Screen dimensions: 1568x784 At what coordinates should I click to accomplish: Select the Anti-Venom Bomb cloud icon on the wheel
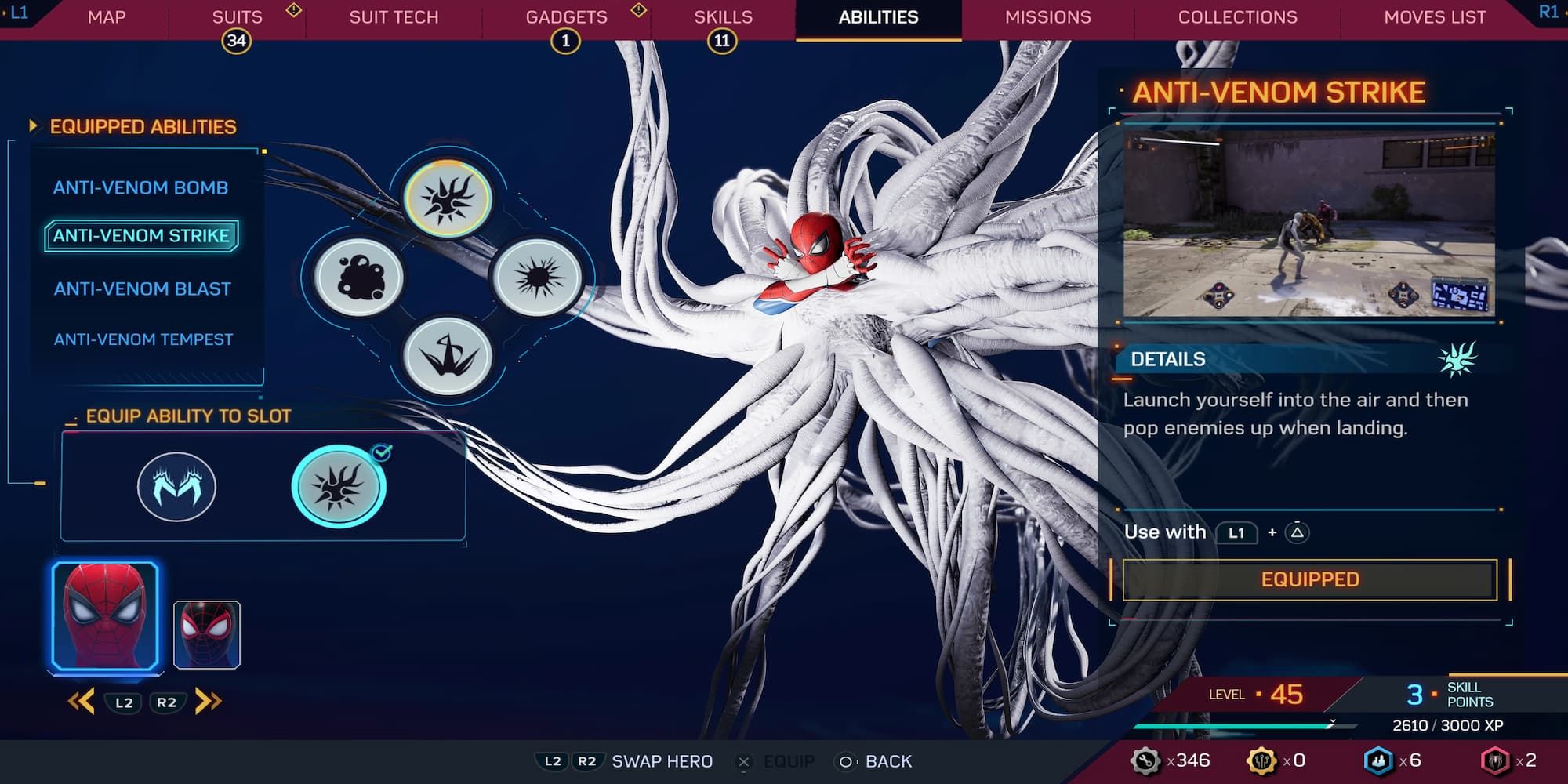click(359, 278)
